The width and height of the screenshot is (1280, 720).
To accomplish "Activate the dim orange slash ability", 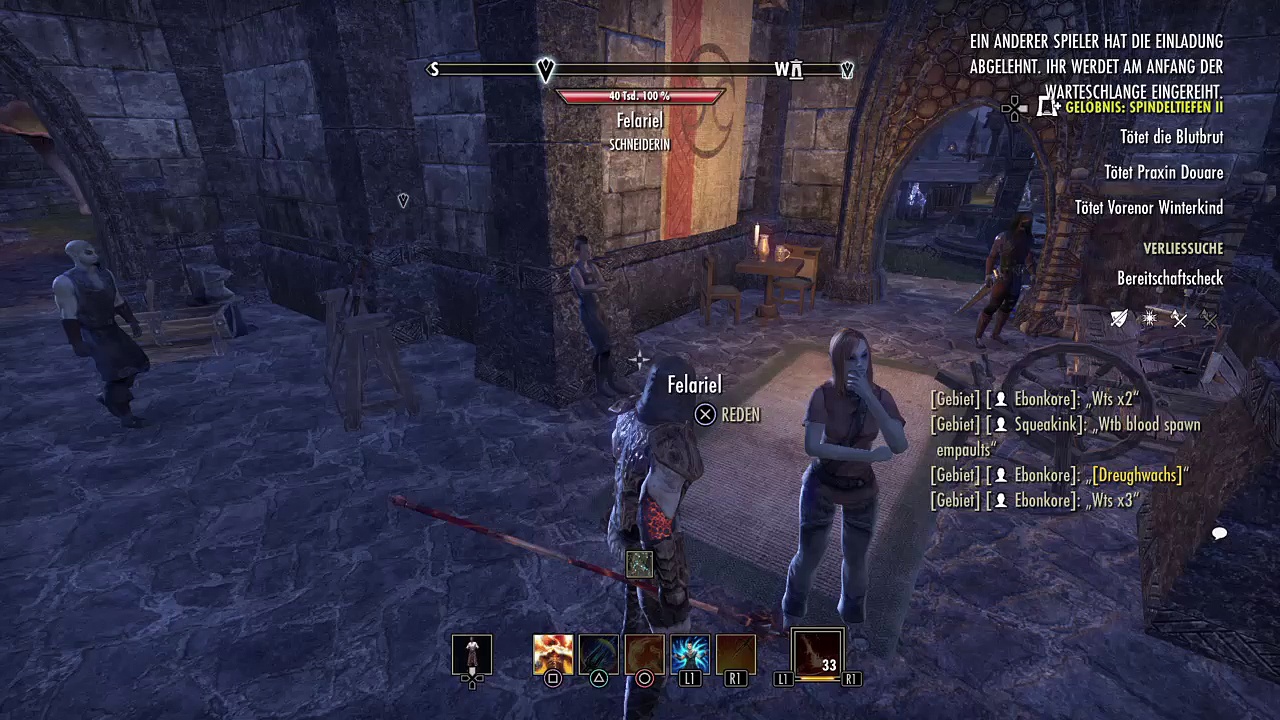I will (735, 655).
